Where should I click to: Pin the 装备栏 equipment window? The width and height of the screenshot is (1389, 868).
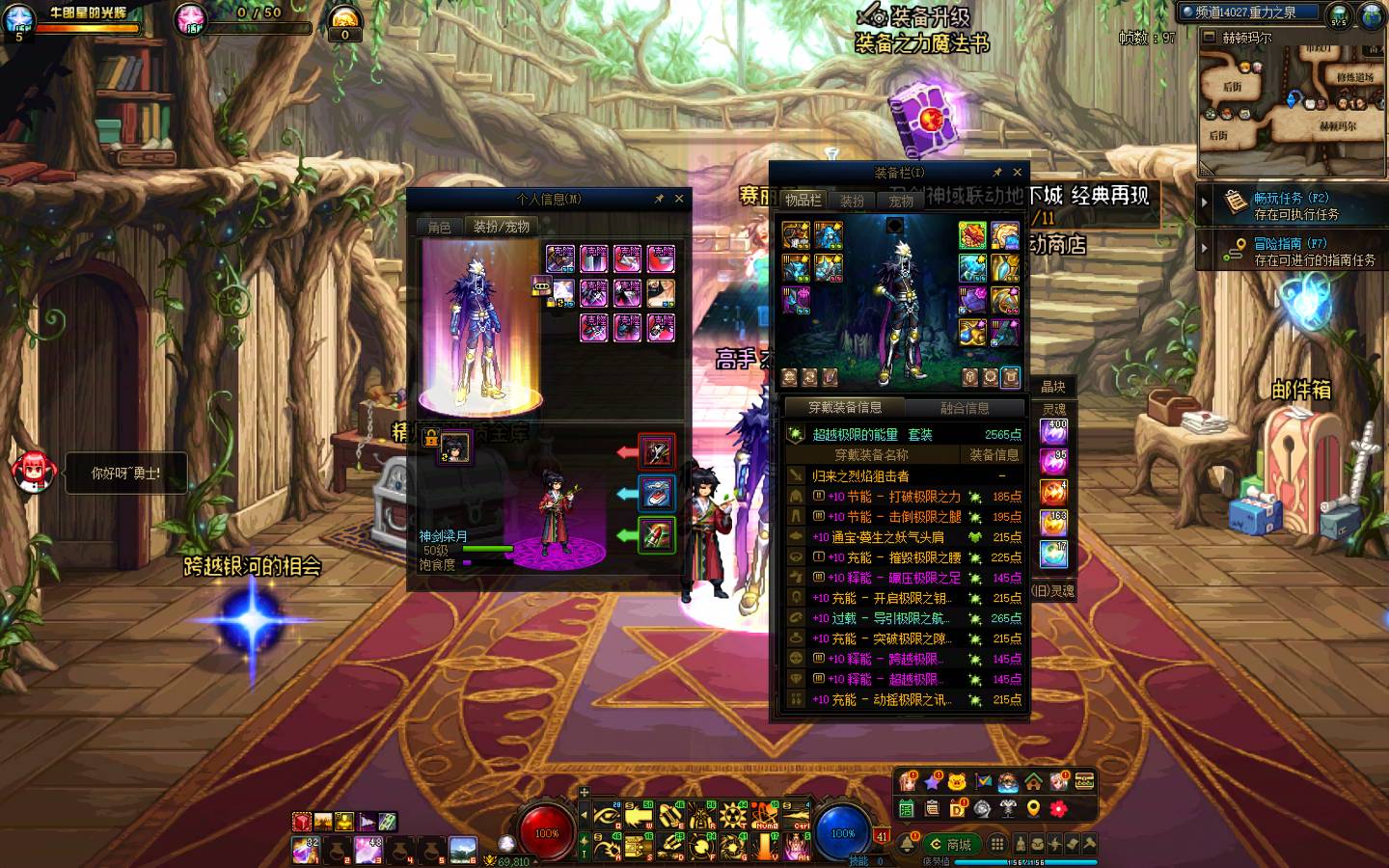pyautogui.click(x=997, y=173)
